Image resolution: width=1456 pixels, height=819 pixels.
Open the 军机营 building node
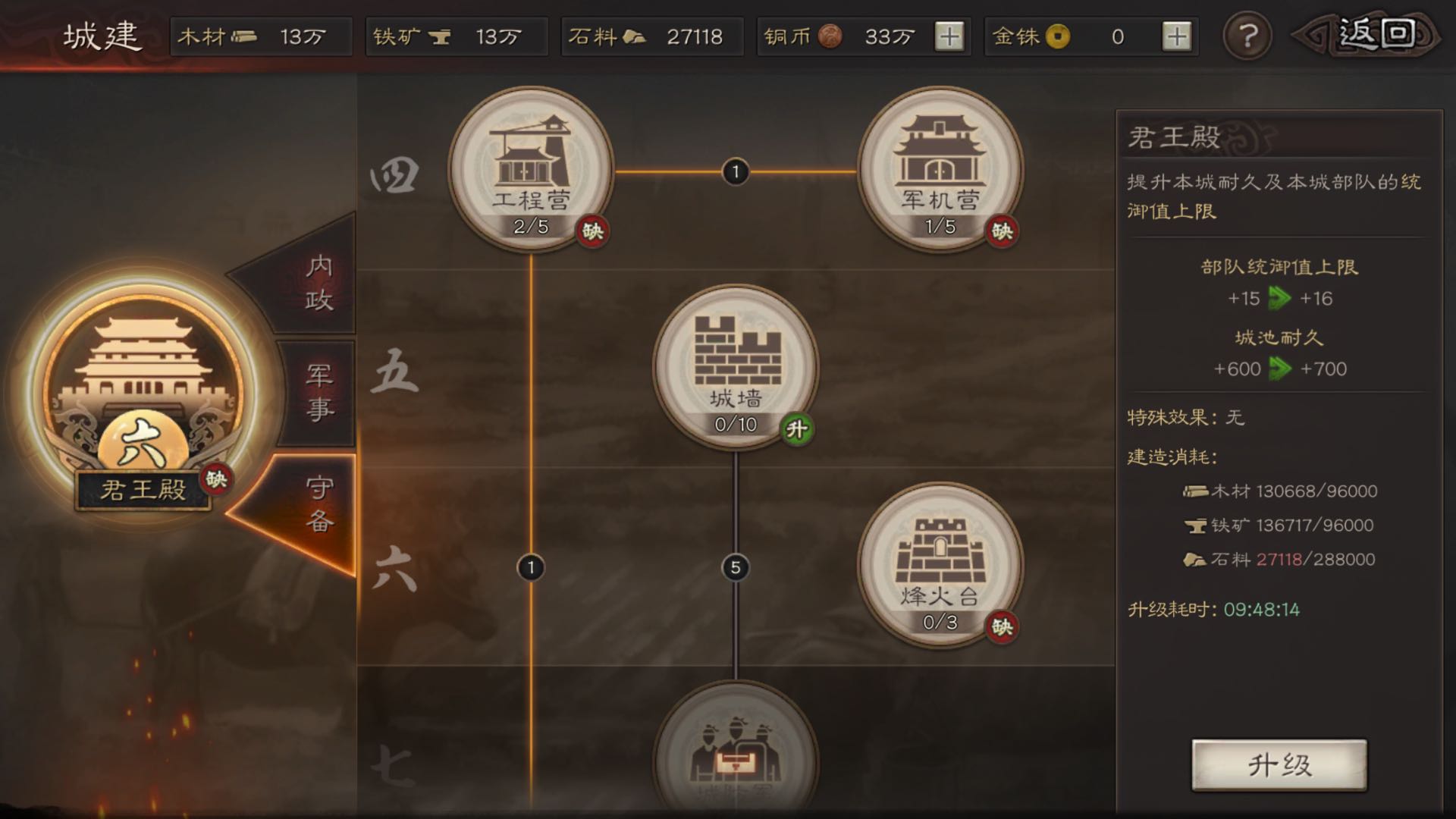940,167
